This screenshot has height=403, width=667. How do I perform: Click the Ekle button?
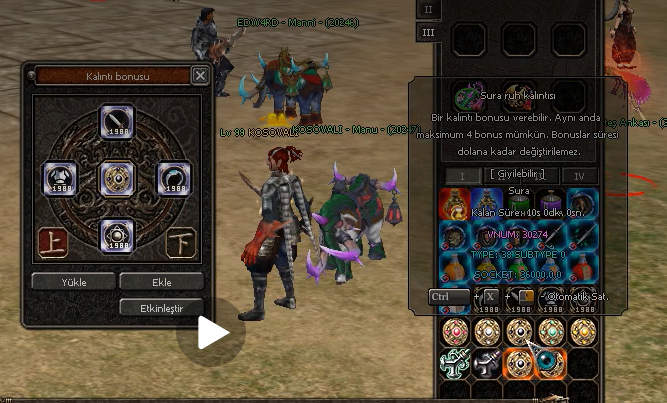coord(160,281)
